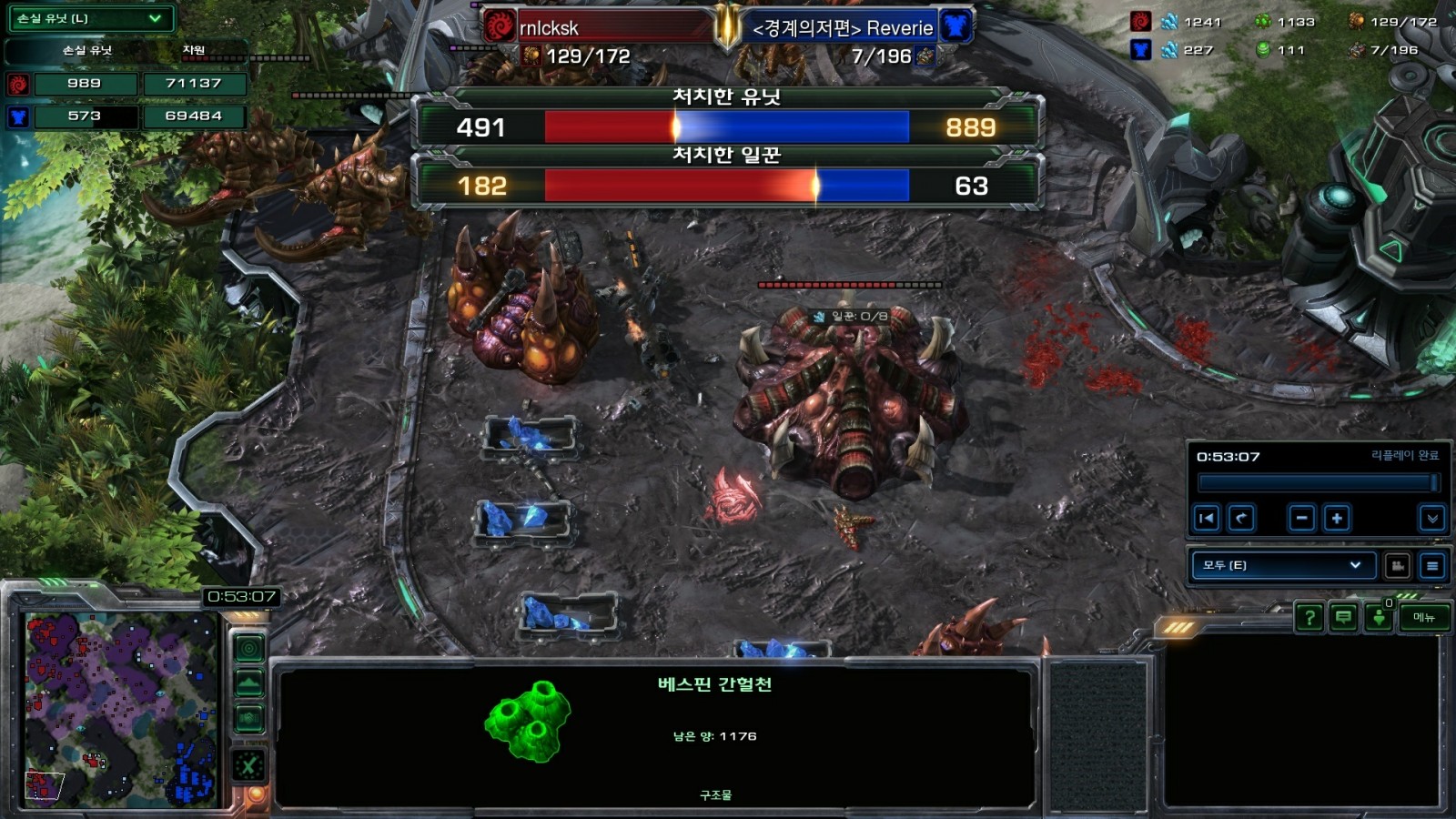Screen dimensions: 1456x819
Task: Open the 모두 (E) vision dropdown
Action: pyautogui.click(x=1282, y=565)
